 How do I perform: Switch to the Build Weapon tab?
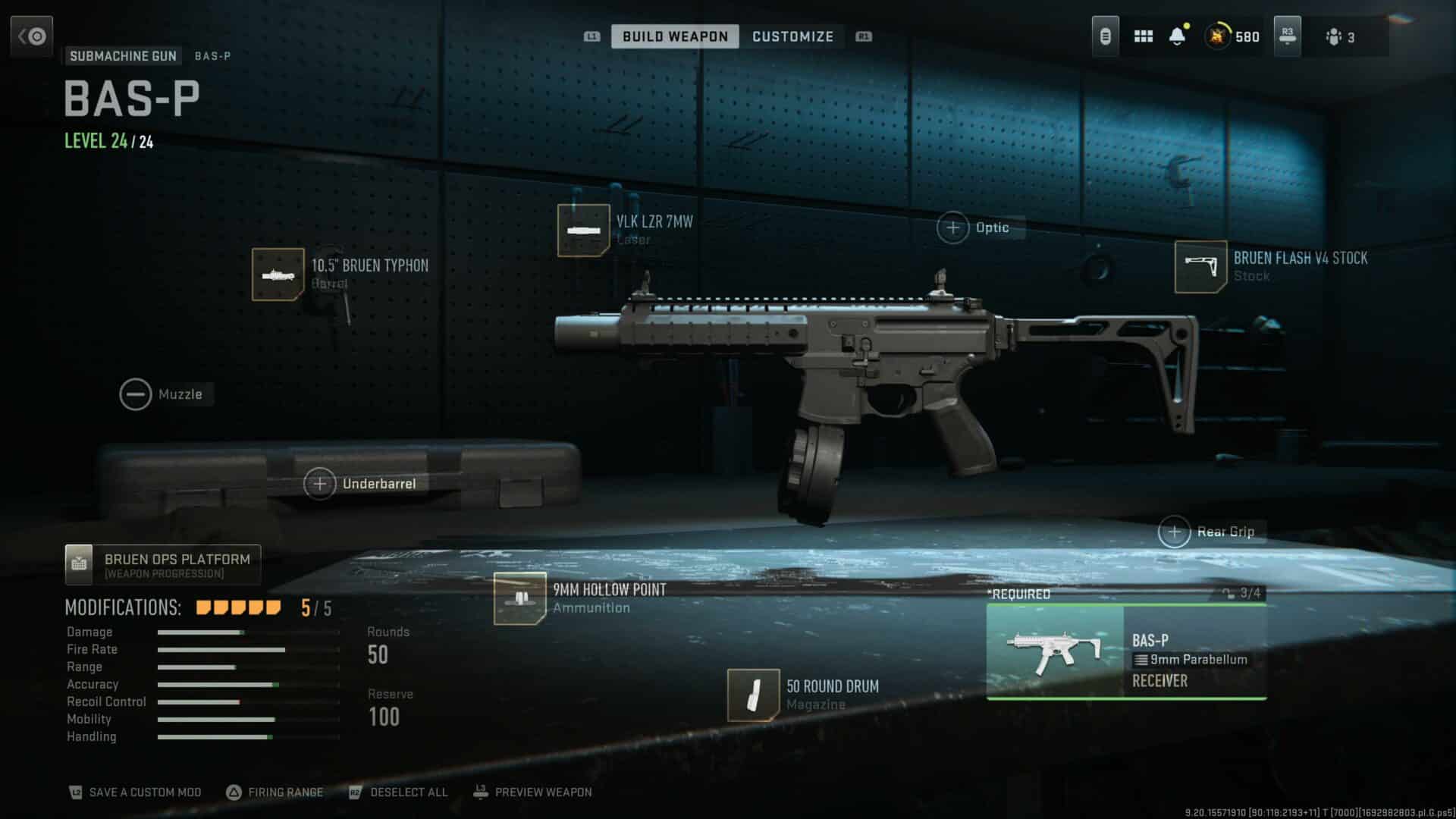674,36
